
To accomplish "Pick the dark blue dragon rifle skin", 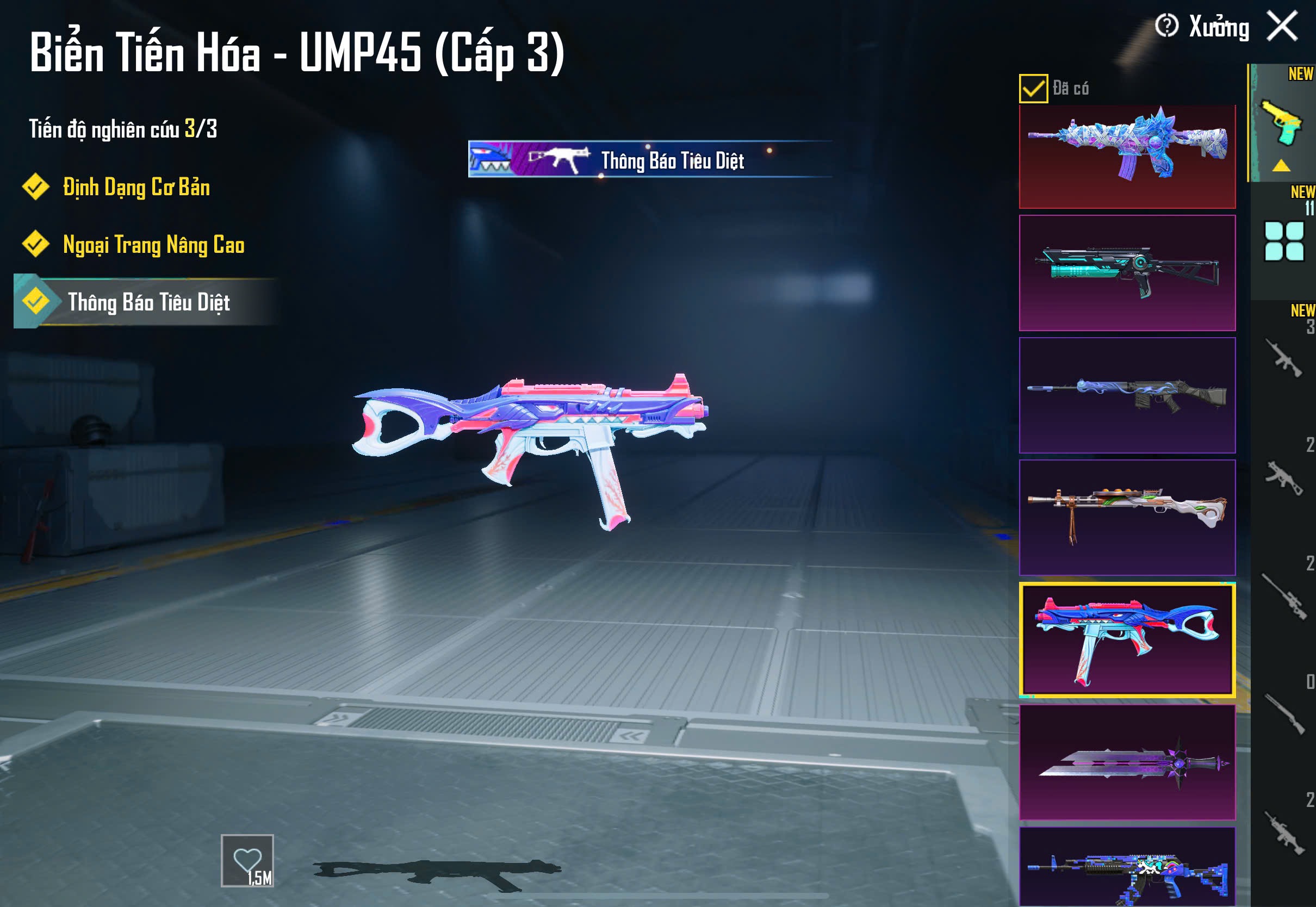I will [1127, 395].
